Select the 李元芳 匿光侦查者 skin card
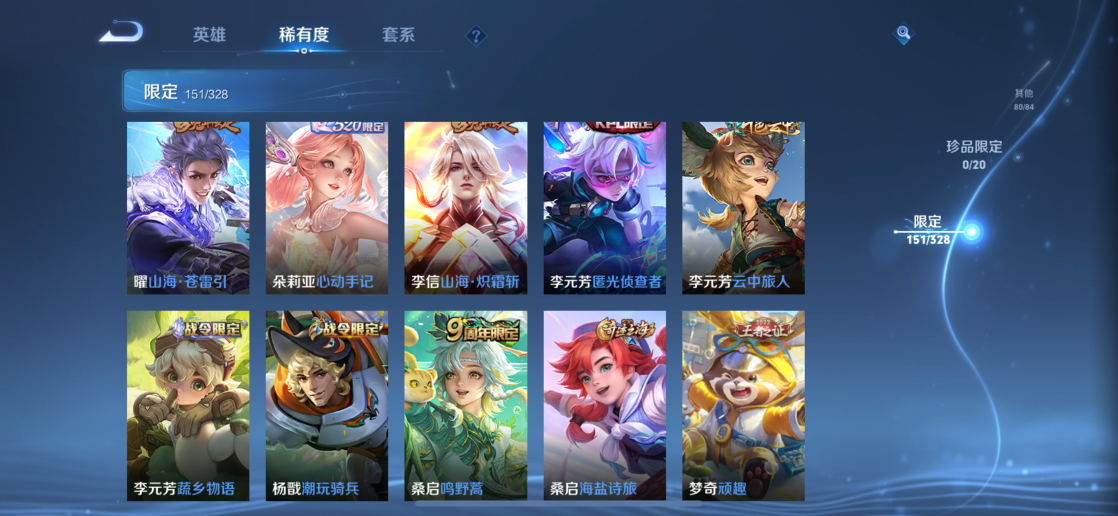Screen dimensions: 1118x516 604,208
